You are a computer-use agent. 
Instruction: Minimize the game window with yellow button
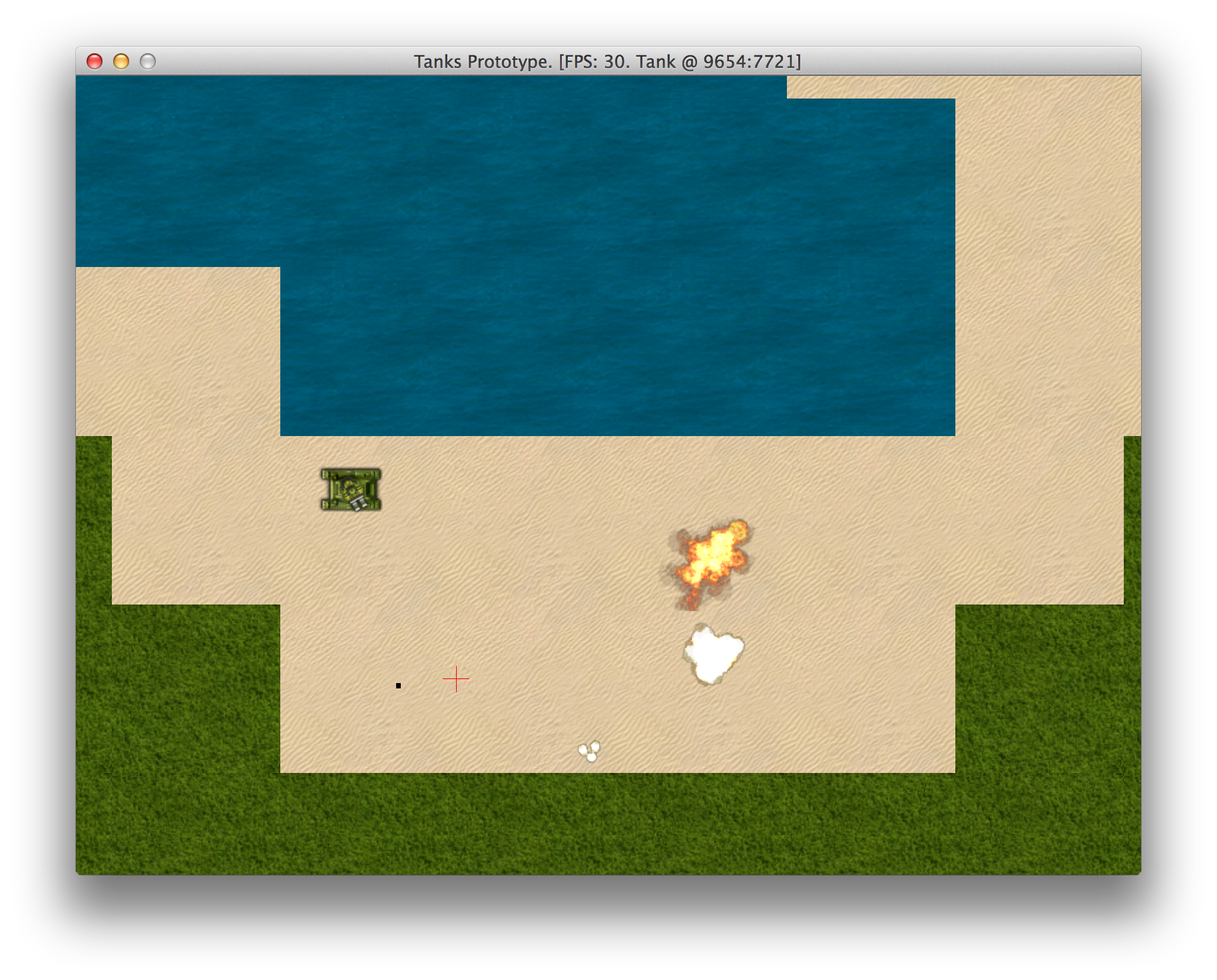tap(121, 61)
